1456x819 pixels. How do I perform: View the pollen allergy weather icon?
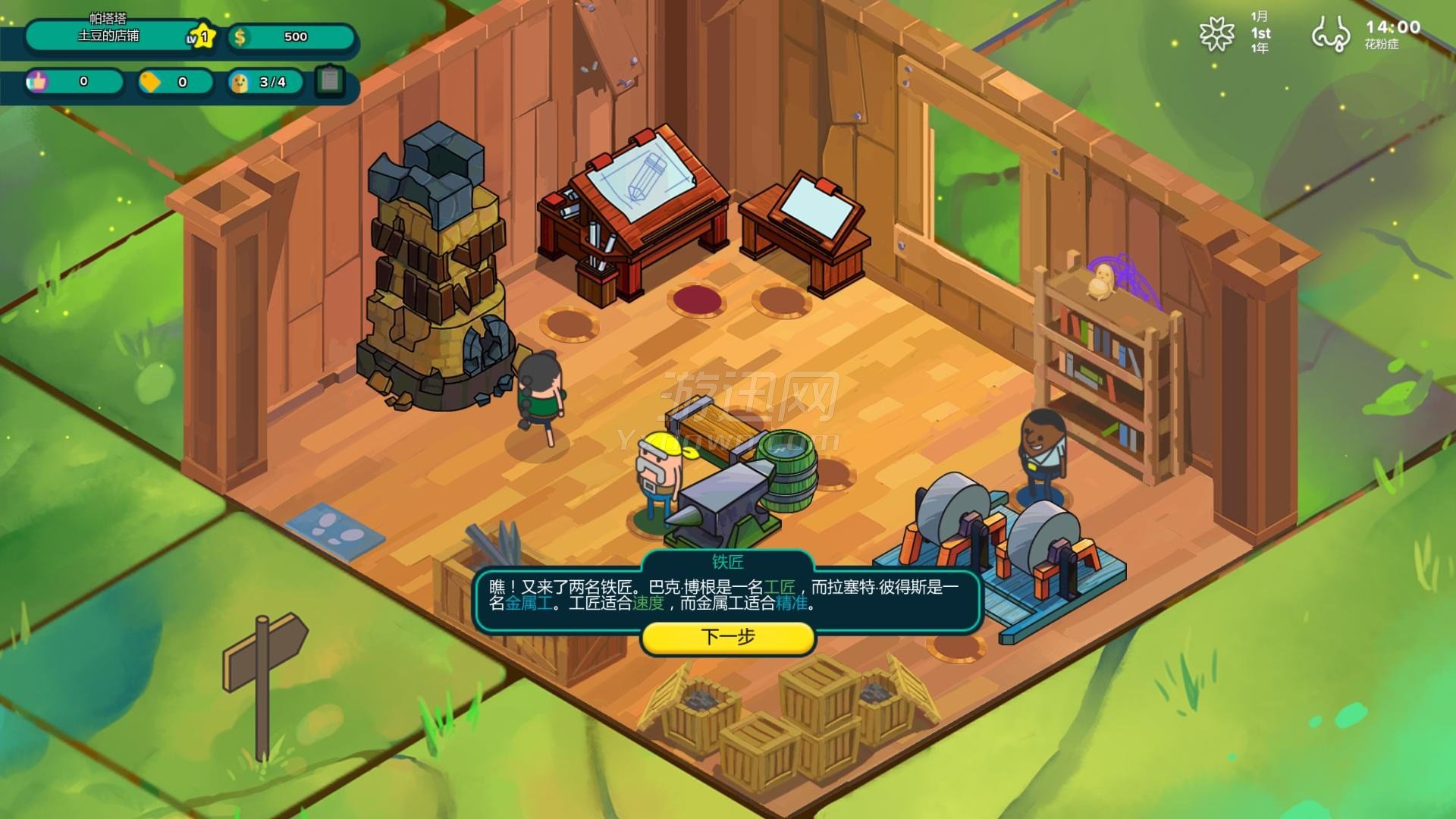pyautogui.click(x=1331, y=34)
